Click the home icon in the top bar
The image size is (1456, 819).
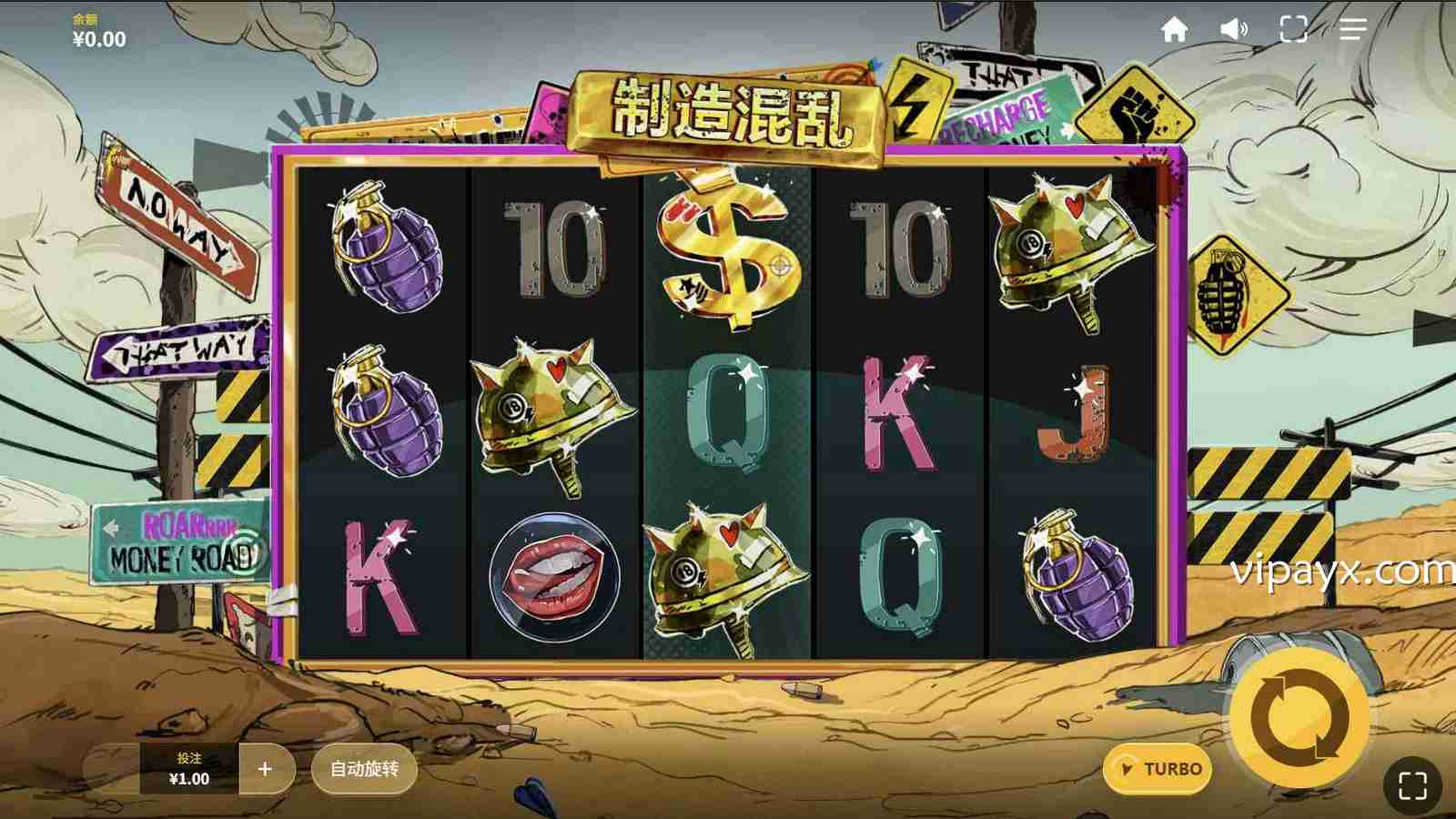(1174, 30)
